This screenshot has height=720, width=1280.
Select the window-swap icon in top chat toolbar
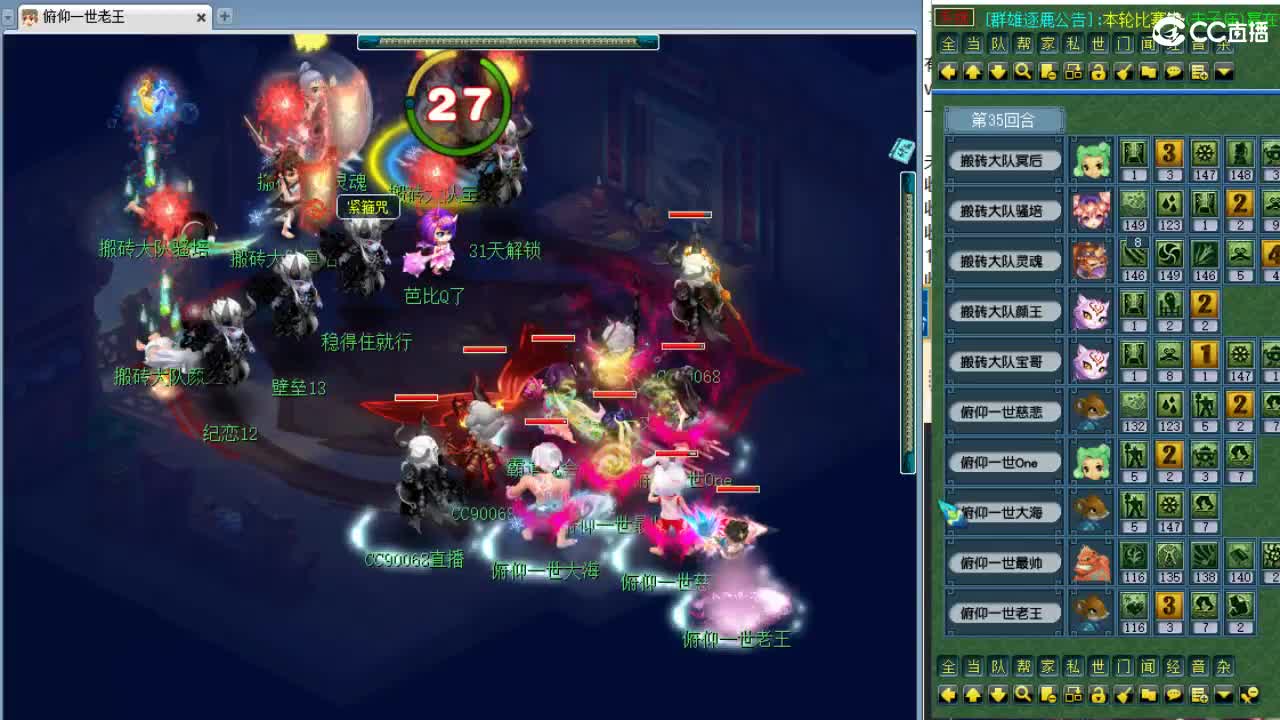[x=1072, y=71]
